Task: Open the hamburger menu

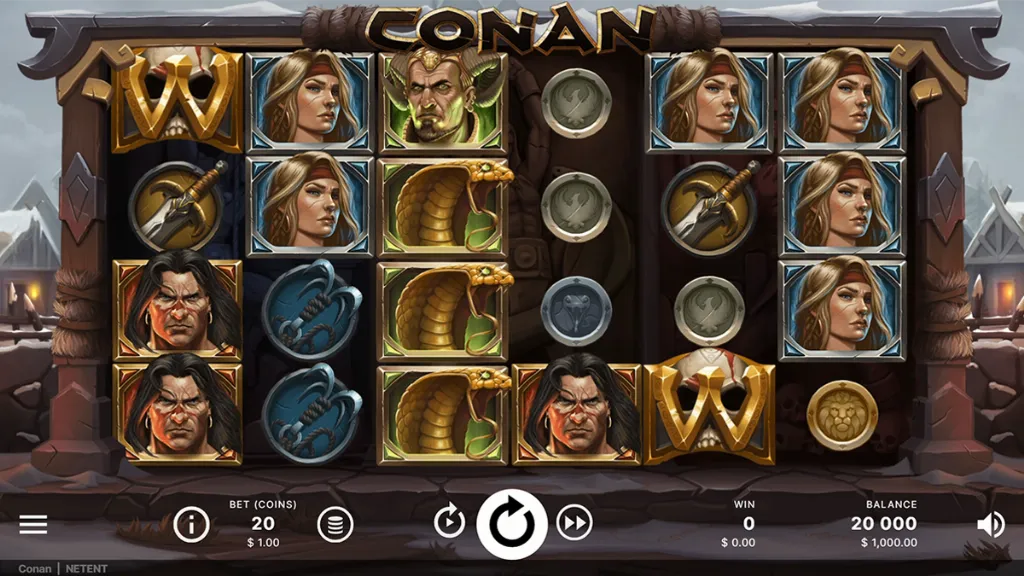Action: coord(33,525)
